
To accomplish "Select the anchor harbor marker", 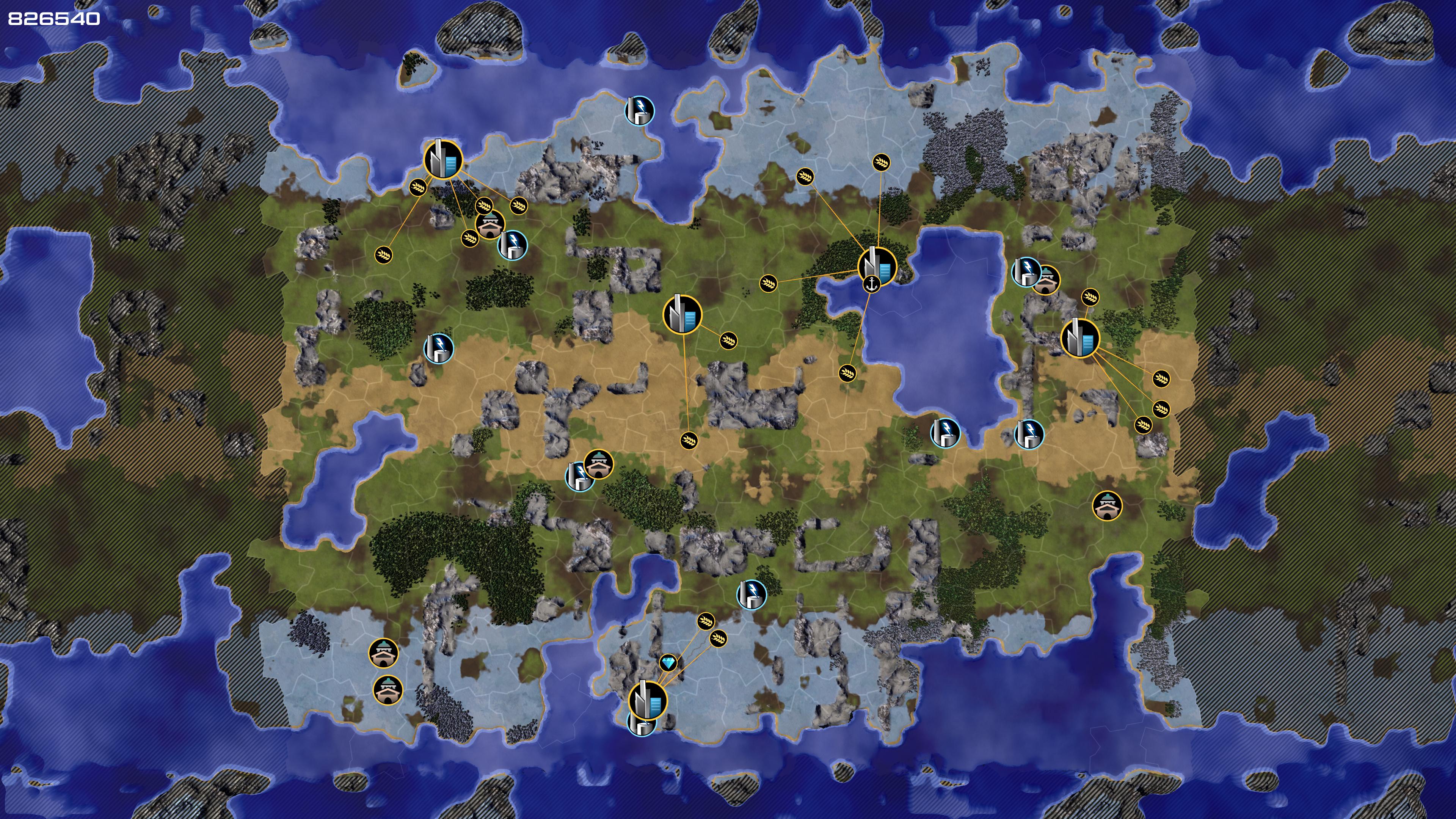I will tap(872, 284).
